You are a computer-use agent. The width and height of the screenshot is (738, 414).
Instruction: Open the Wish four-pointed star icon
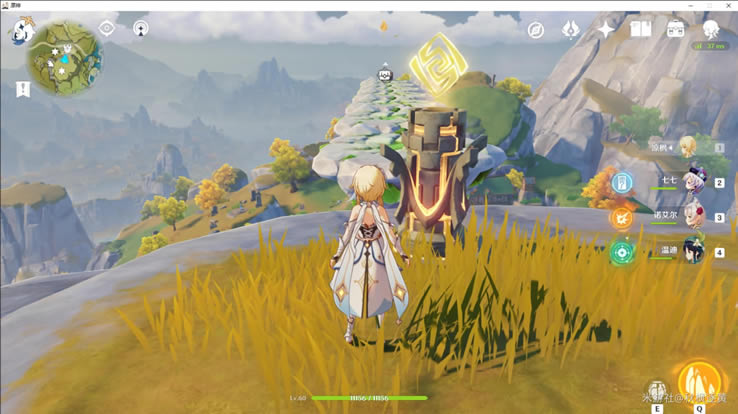(x=605, y=30)
